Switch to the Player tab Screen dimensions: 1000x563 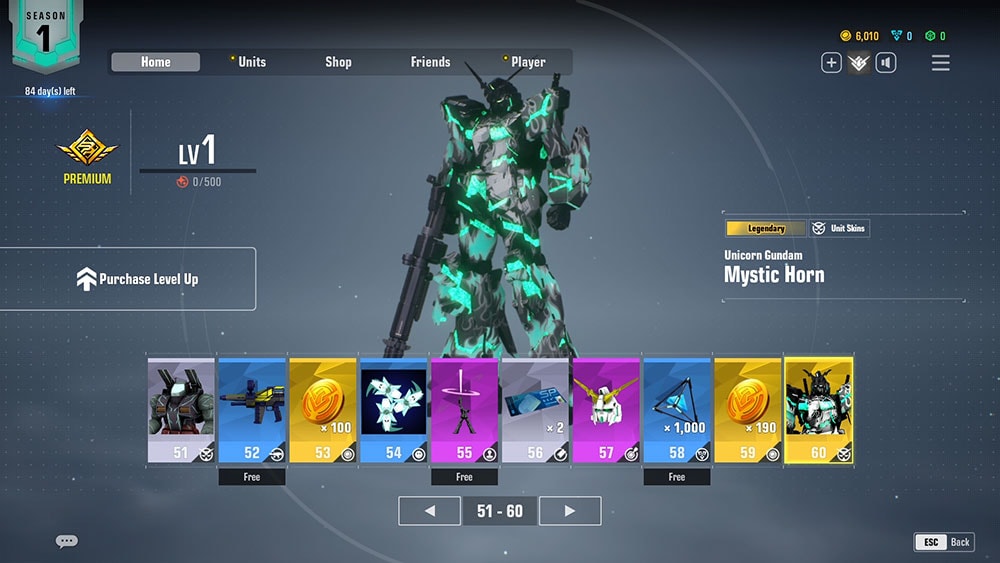point(528,62)
